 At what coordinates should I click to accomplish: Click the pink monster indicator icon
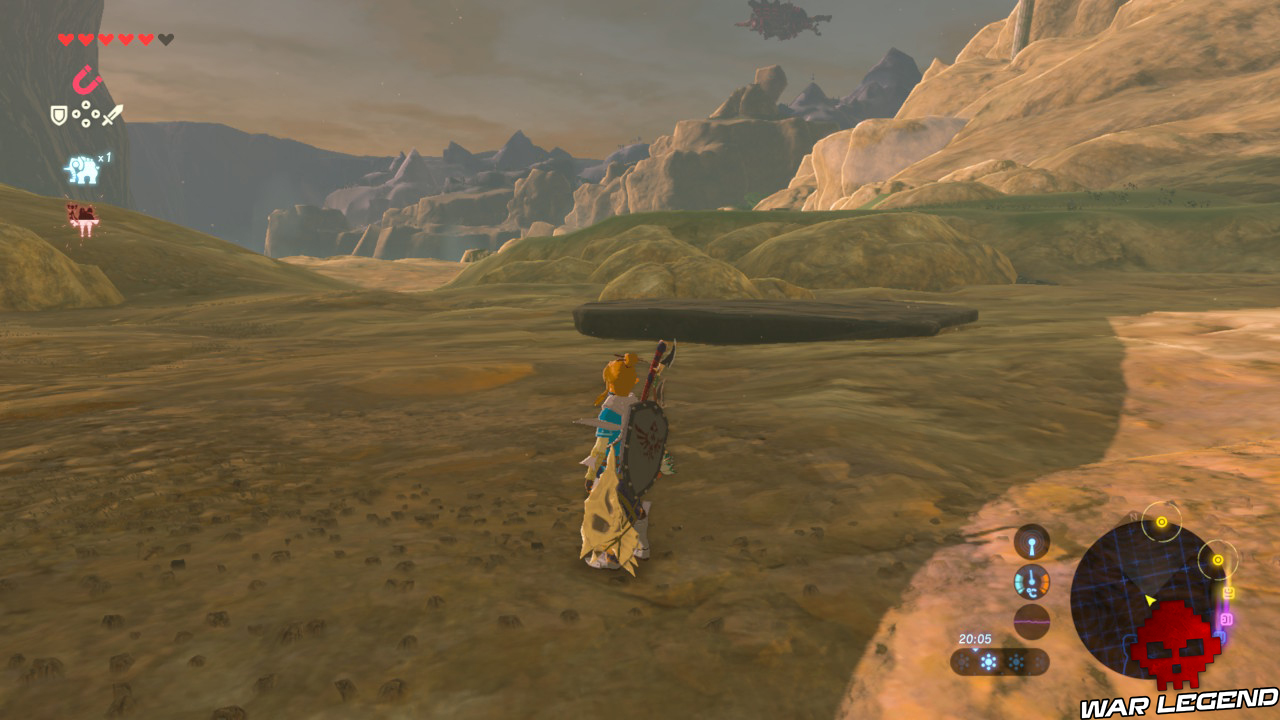(x=82, y=215)
